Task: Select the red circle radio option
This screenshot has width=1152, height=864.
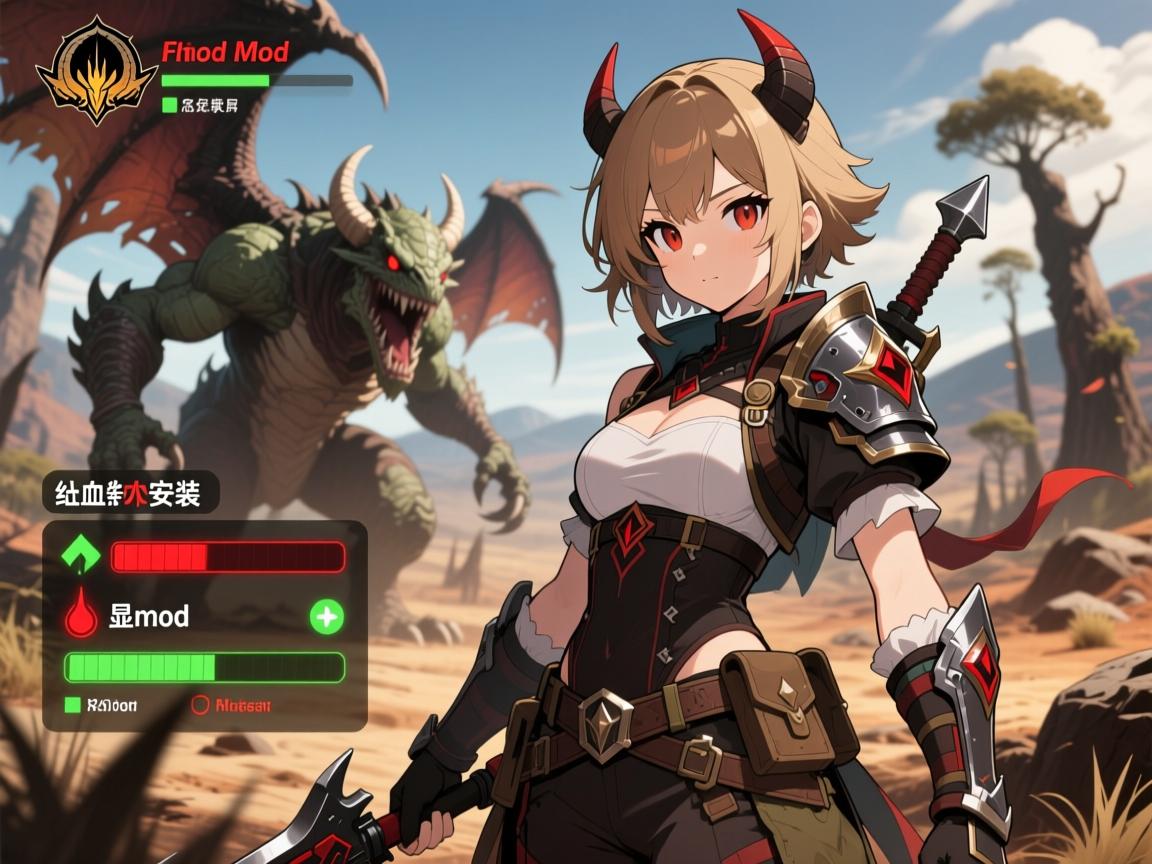Action: click(x=199, y=705)
